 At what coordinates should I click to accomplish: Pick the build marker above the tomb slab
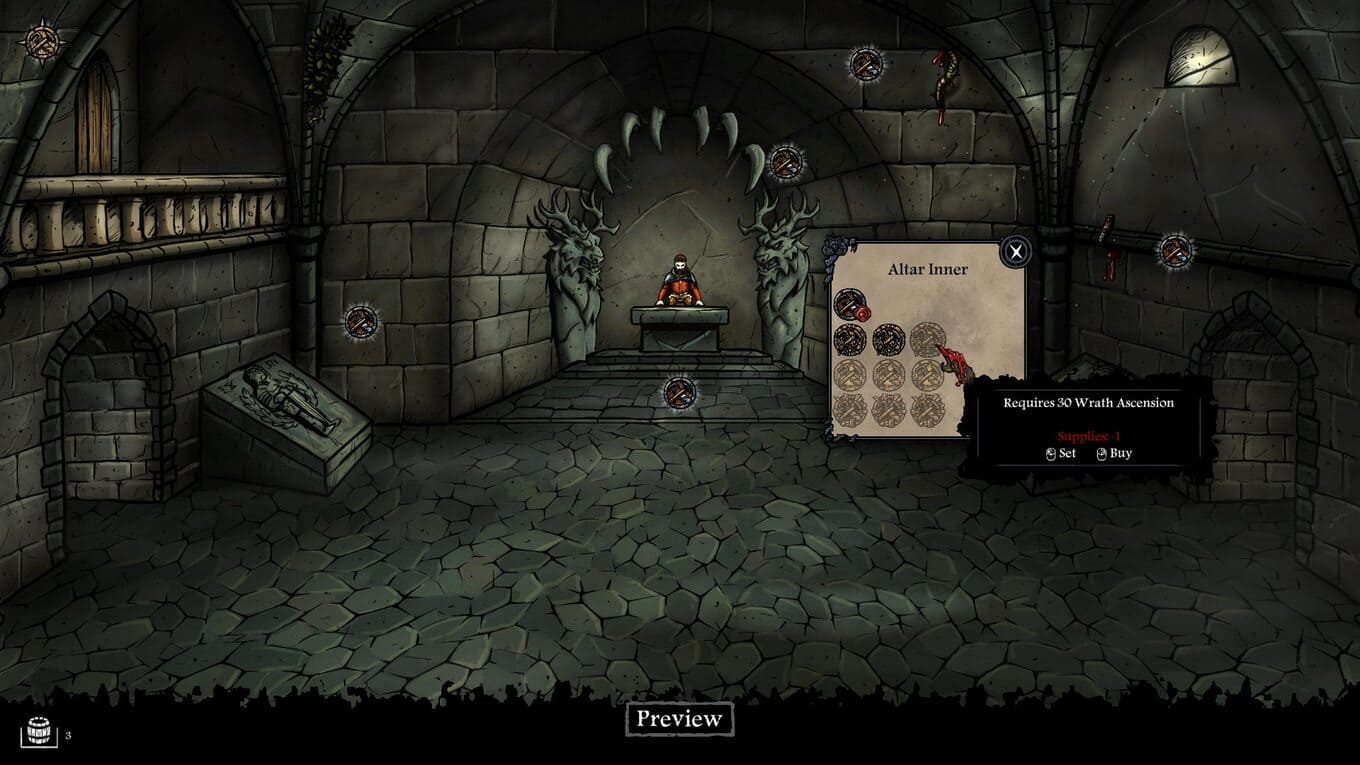[x=361, y=322]
